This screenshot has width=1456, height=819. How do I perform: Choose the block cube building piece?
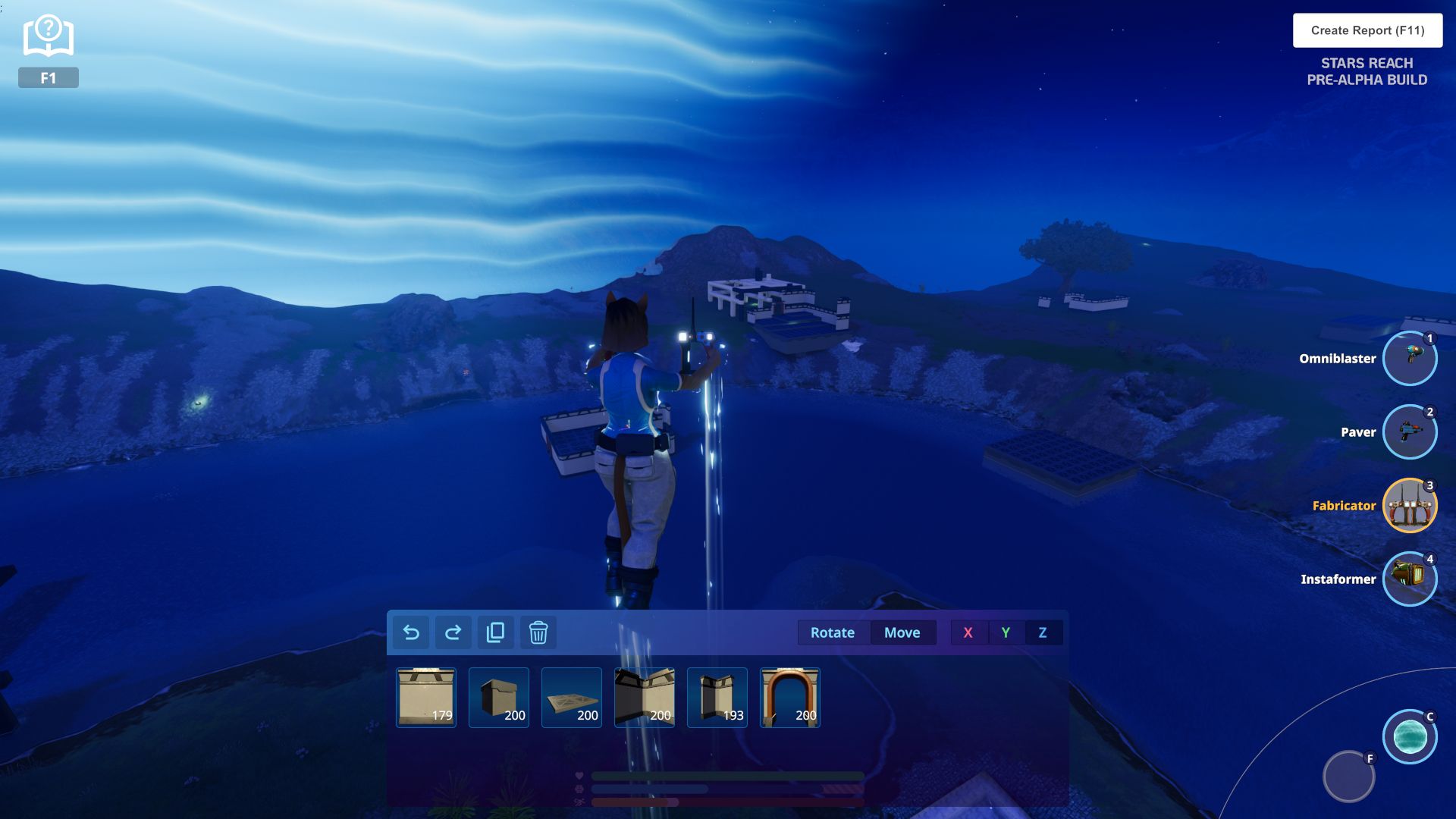coord(499,698)
